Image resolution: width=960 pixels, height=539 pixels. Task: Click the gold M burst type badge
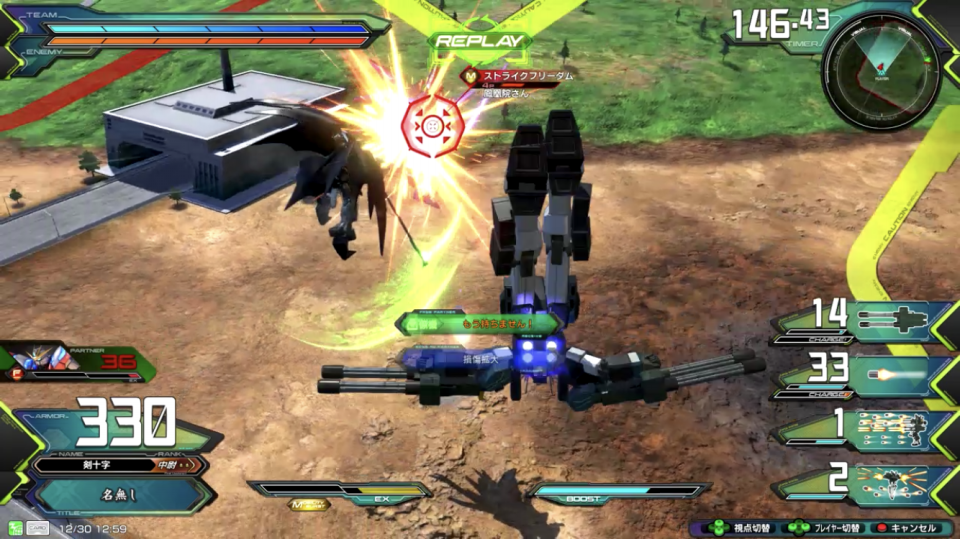pyautogui.click(x=309, y=505)
